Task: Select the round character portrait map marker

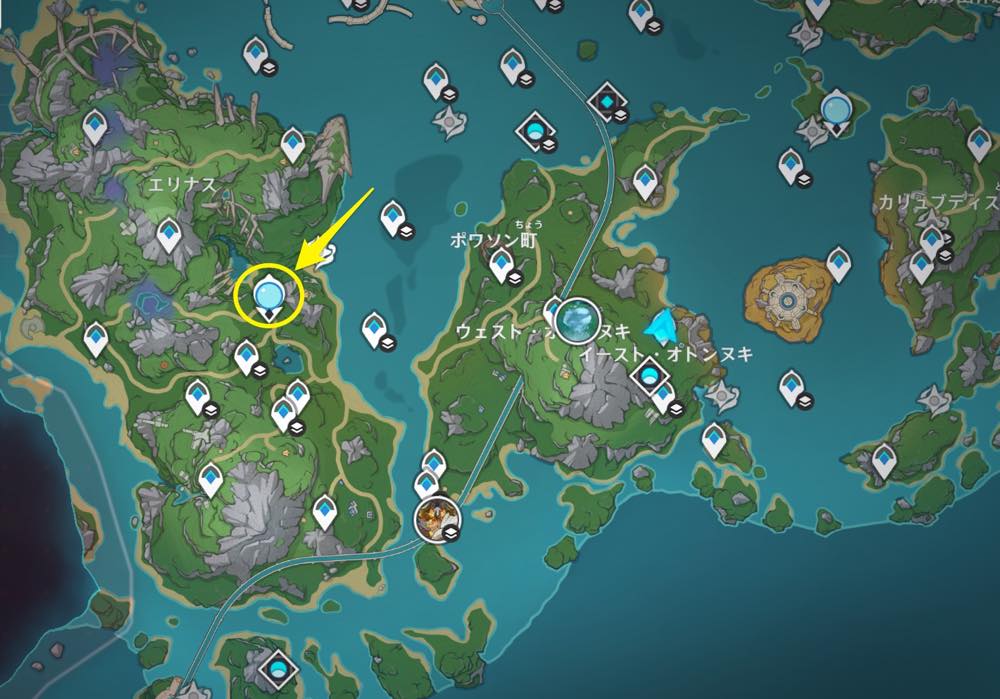Action: (x=435, y=517)
